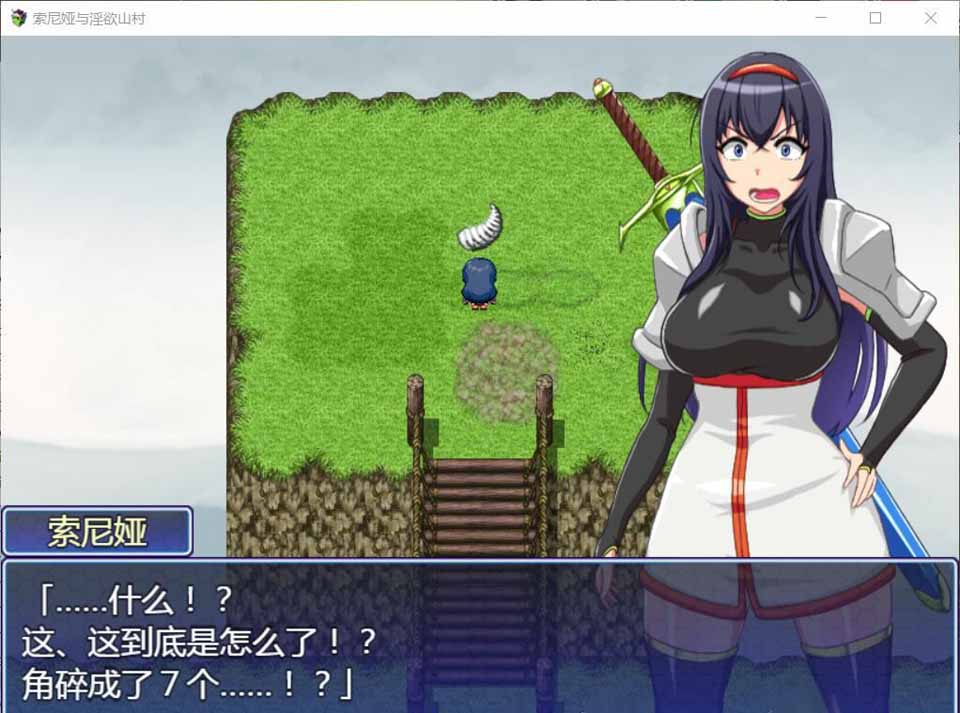Minimize the game window
The height and width of the screenshot is (713, 960).
pos(820,18)
